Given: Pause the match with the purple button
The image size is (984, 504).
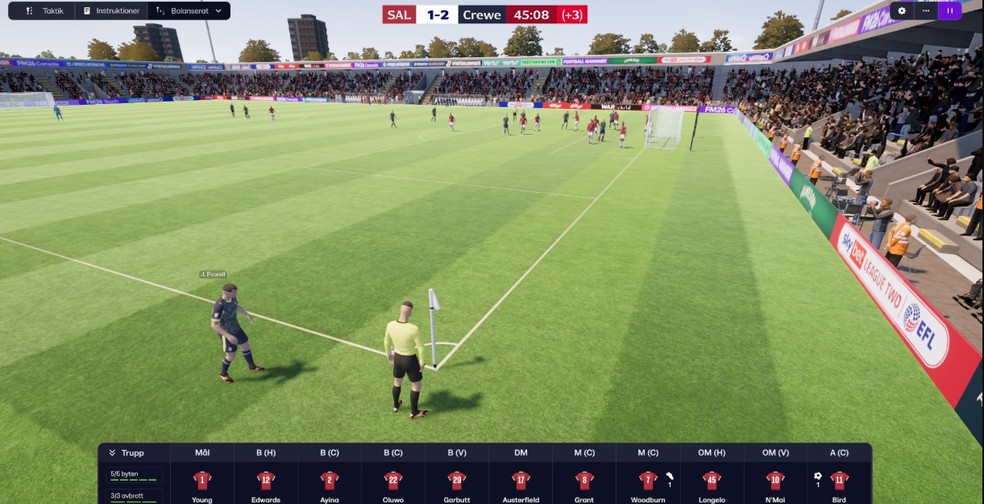Looking at the screenshot, I should click(950, 11).
